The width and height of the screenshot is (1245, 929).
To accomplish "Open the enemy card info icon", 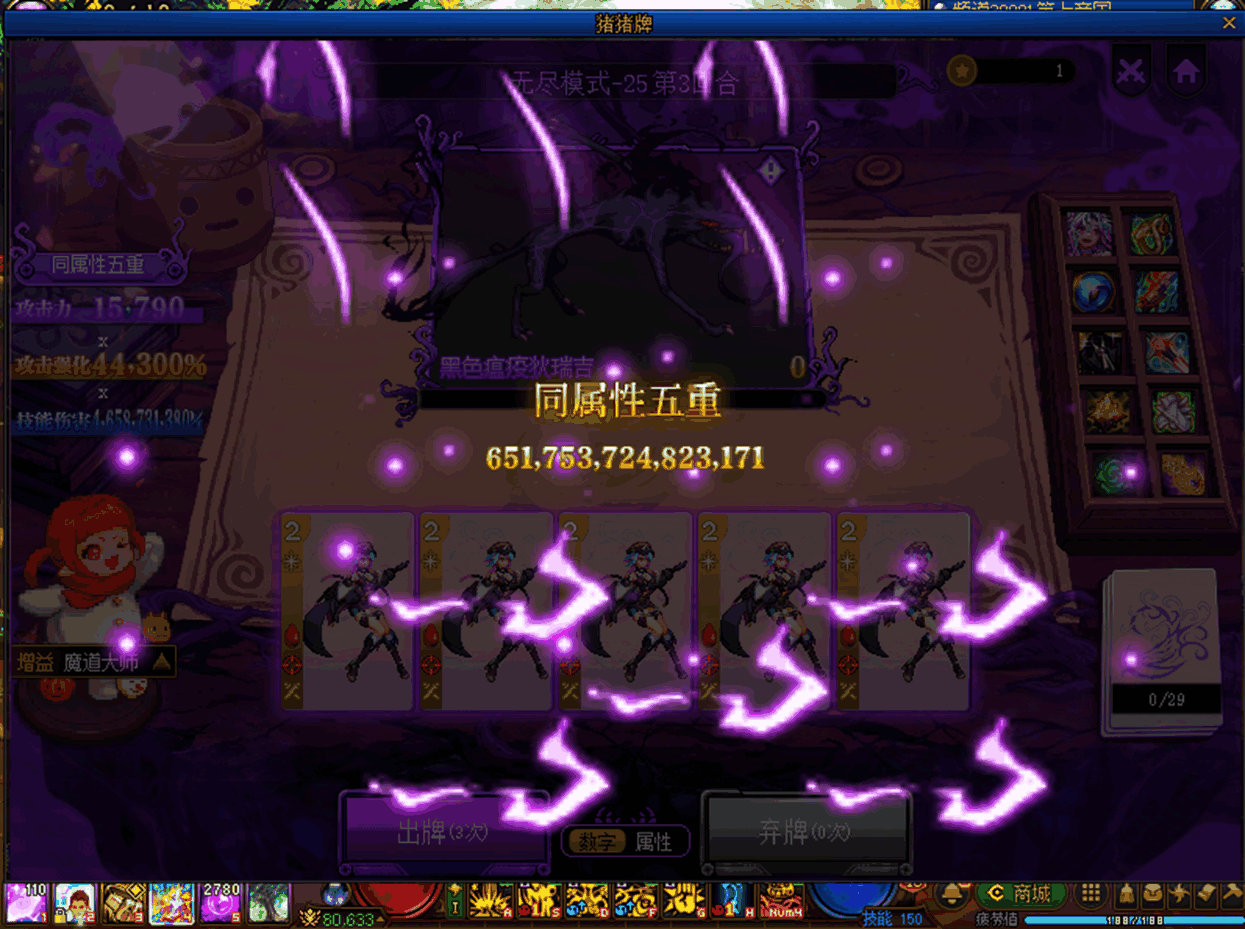I will [x=770, y=172].
